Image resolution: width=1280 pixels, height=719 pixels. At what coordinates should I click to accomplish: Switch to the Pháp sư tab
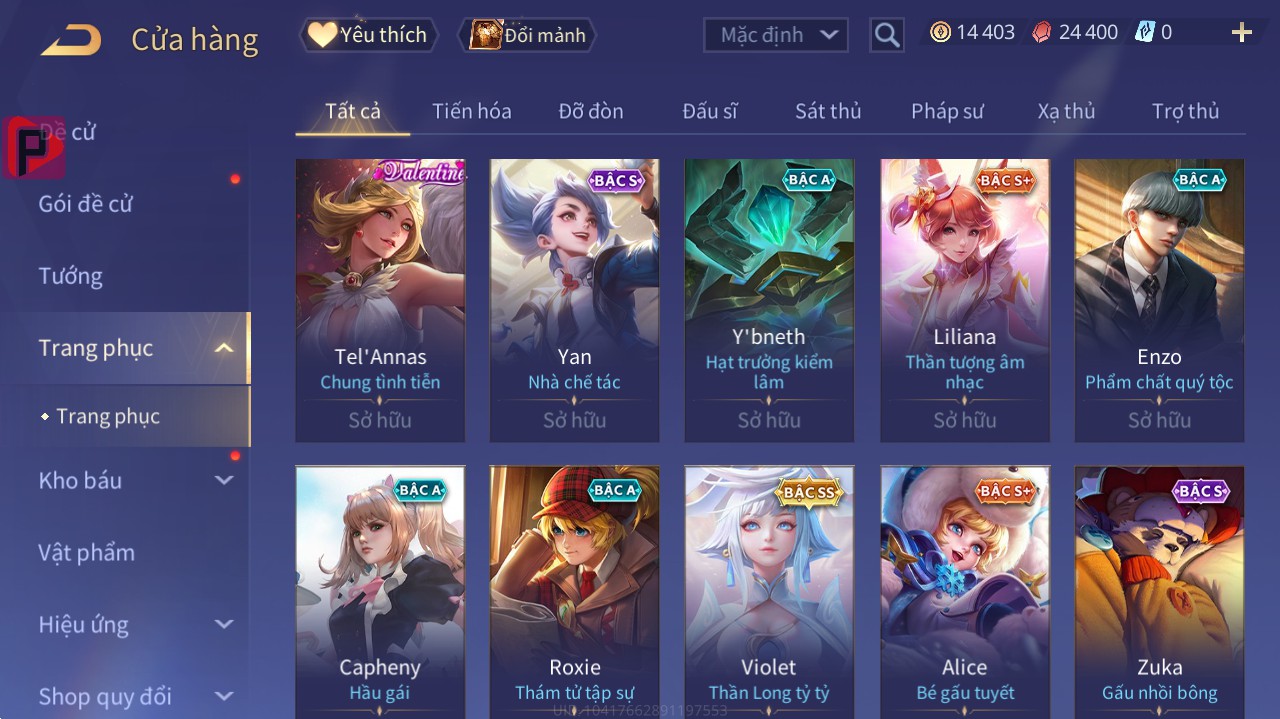coord(947,111)
